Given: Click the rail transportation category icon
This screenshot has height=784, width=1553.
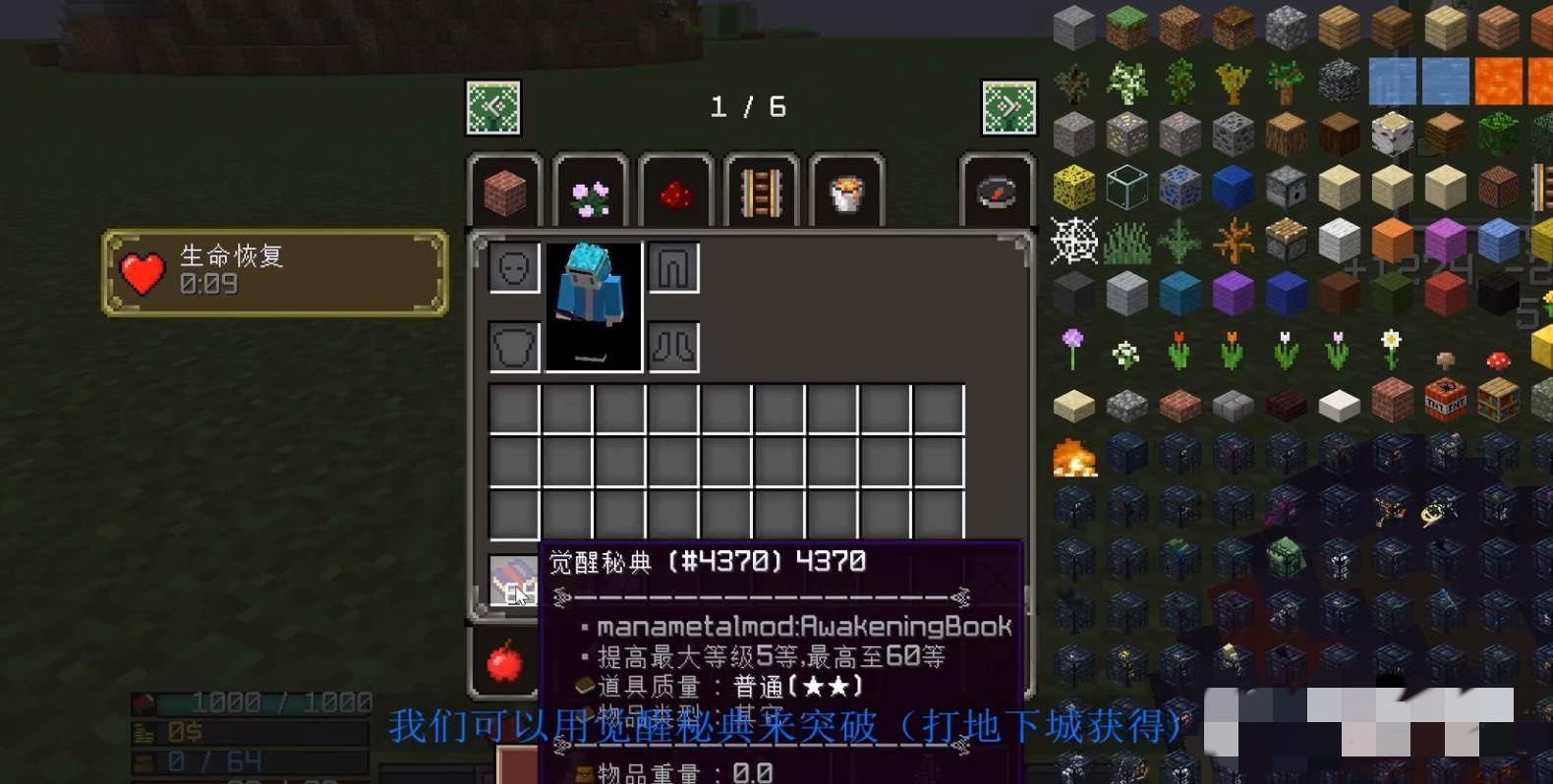Looking at the screenshot, I should tap(762, 191).
